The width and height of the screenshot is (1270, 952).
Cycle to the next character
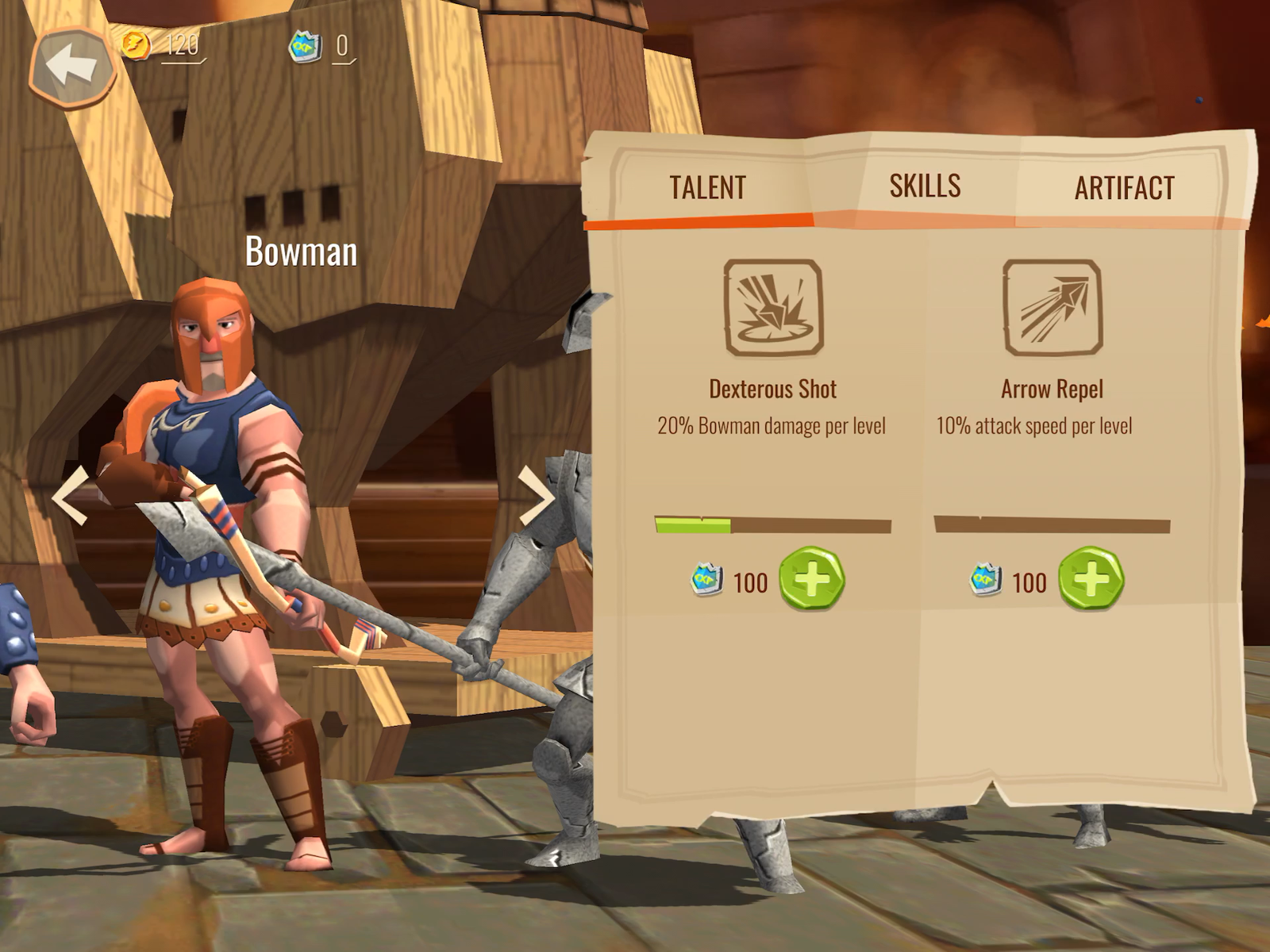(536, 497)
